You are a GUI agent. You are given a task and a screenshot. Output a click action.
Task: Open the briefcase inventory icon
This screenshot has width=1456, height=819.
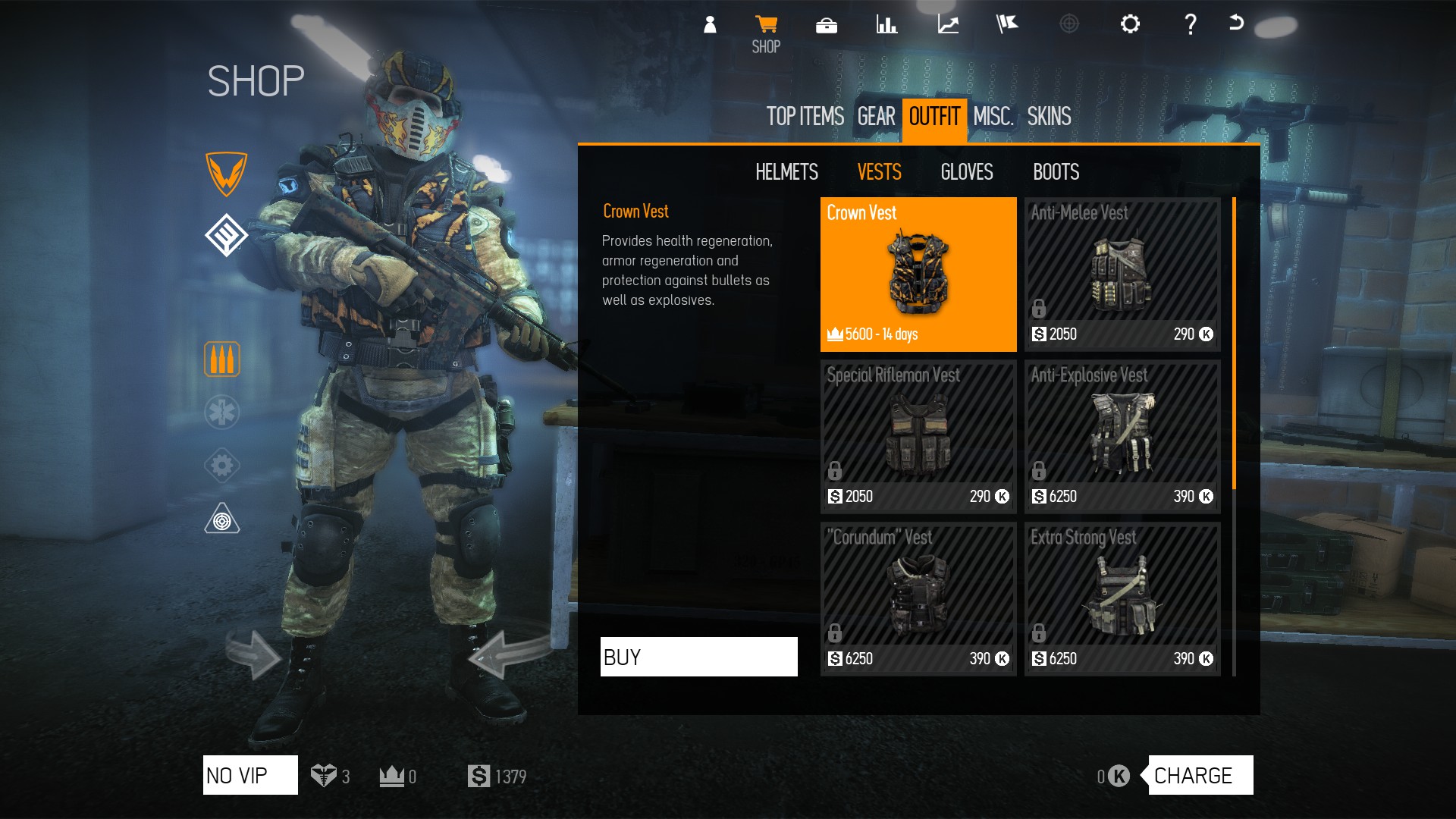(x=827, y=26)
